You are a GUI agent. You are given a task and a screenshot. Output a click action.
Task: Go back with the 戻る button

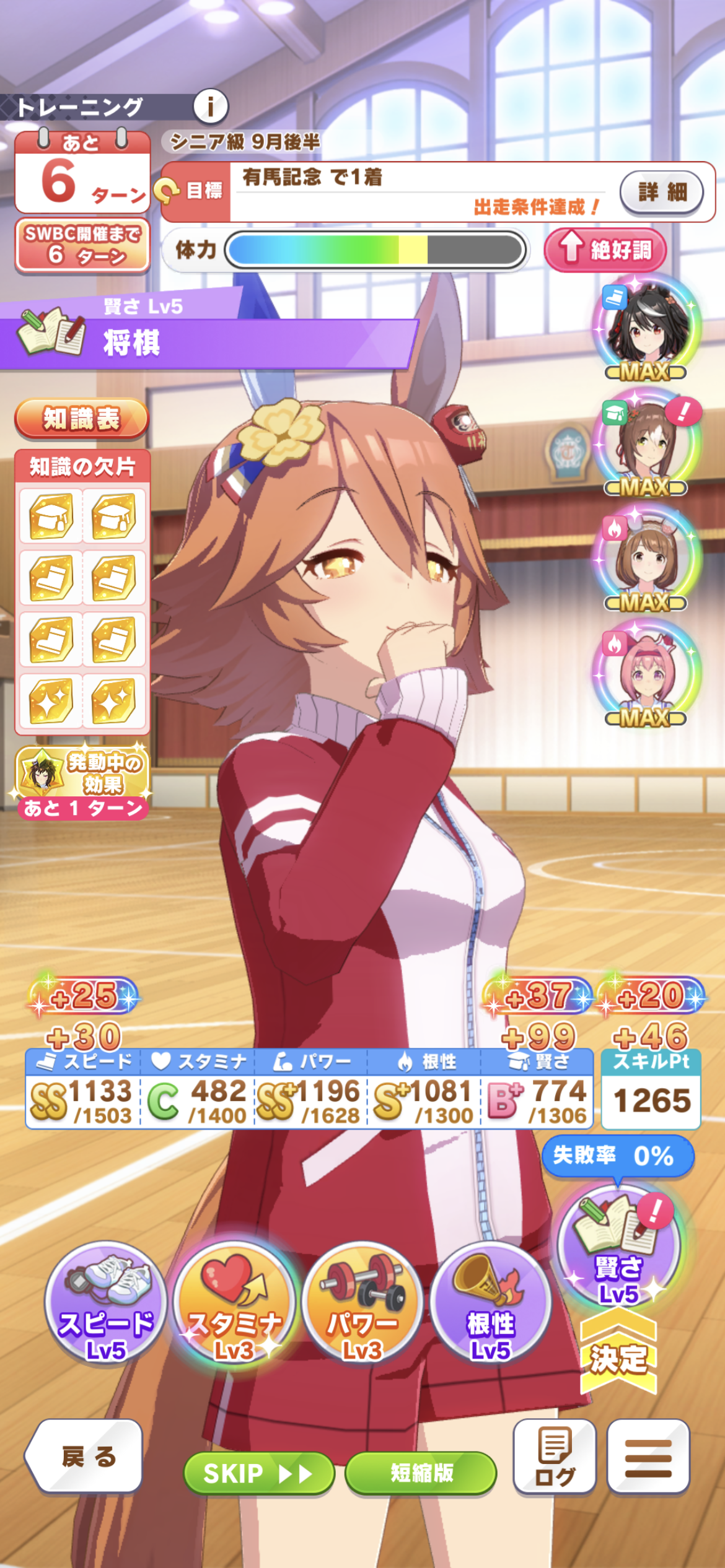[86, 1456]
